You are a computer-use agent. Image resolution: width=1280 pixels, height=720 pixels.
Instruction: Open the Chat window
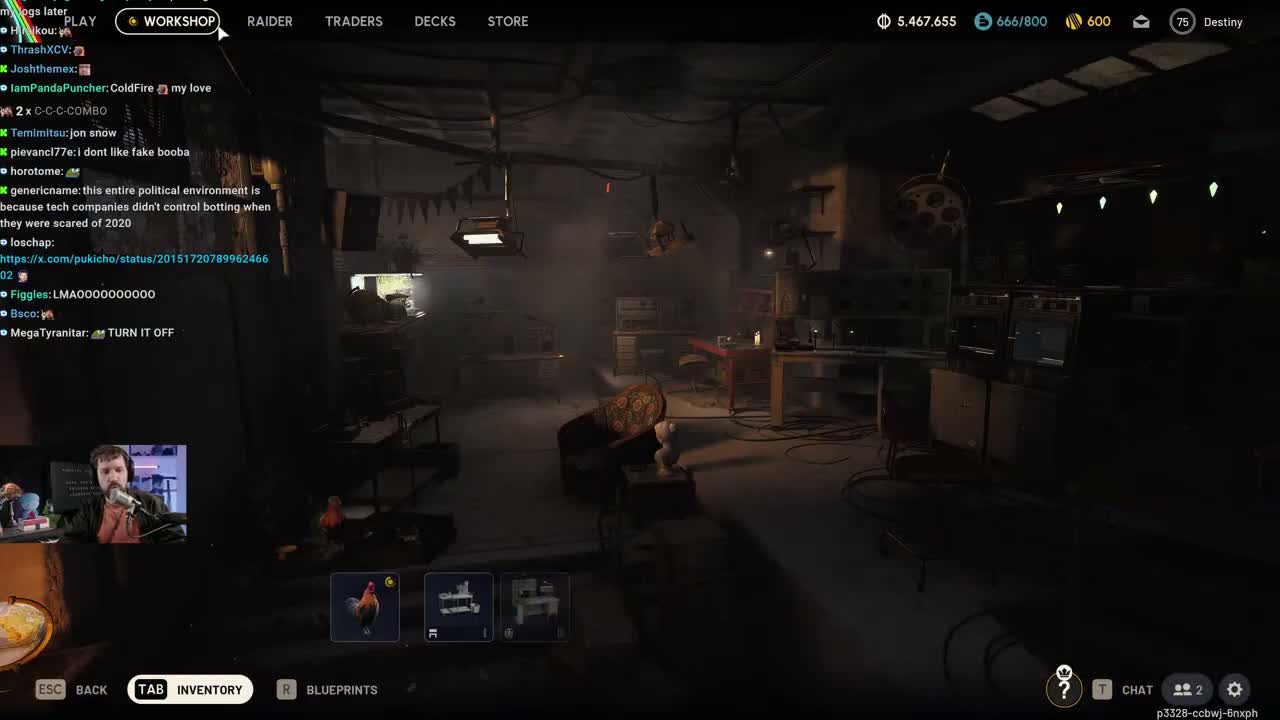tap(1123, 689)
